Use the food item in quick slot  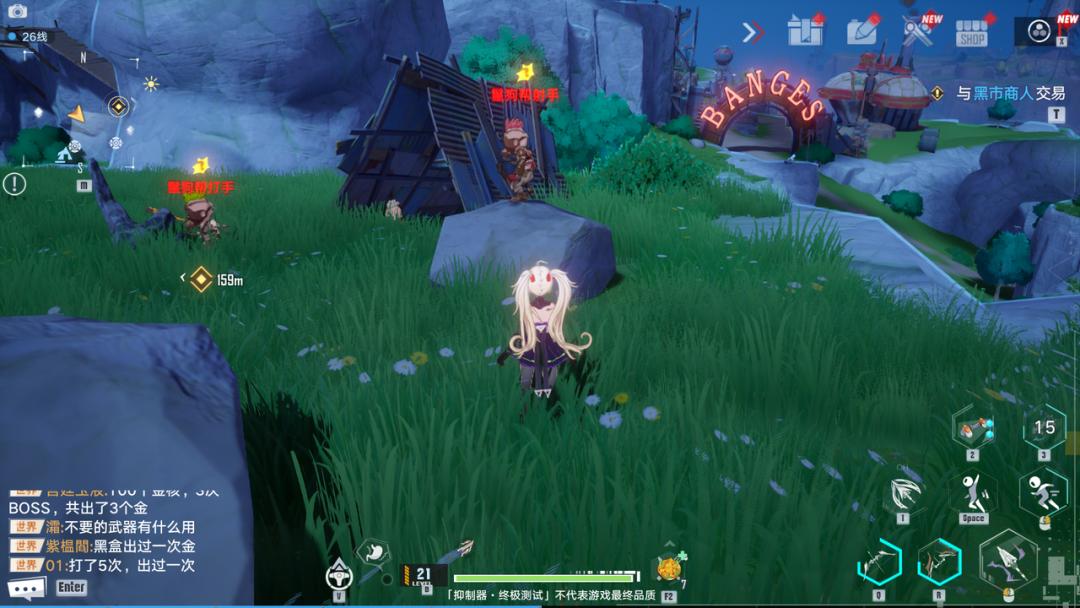click(668, 569)
